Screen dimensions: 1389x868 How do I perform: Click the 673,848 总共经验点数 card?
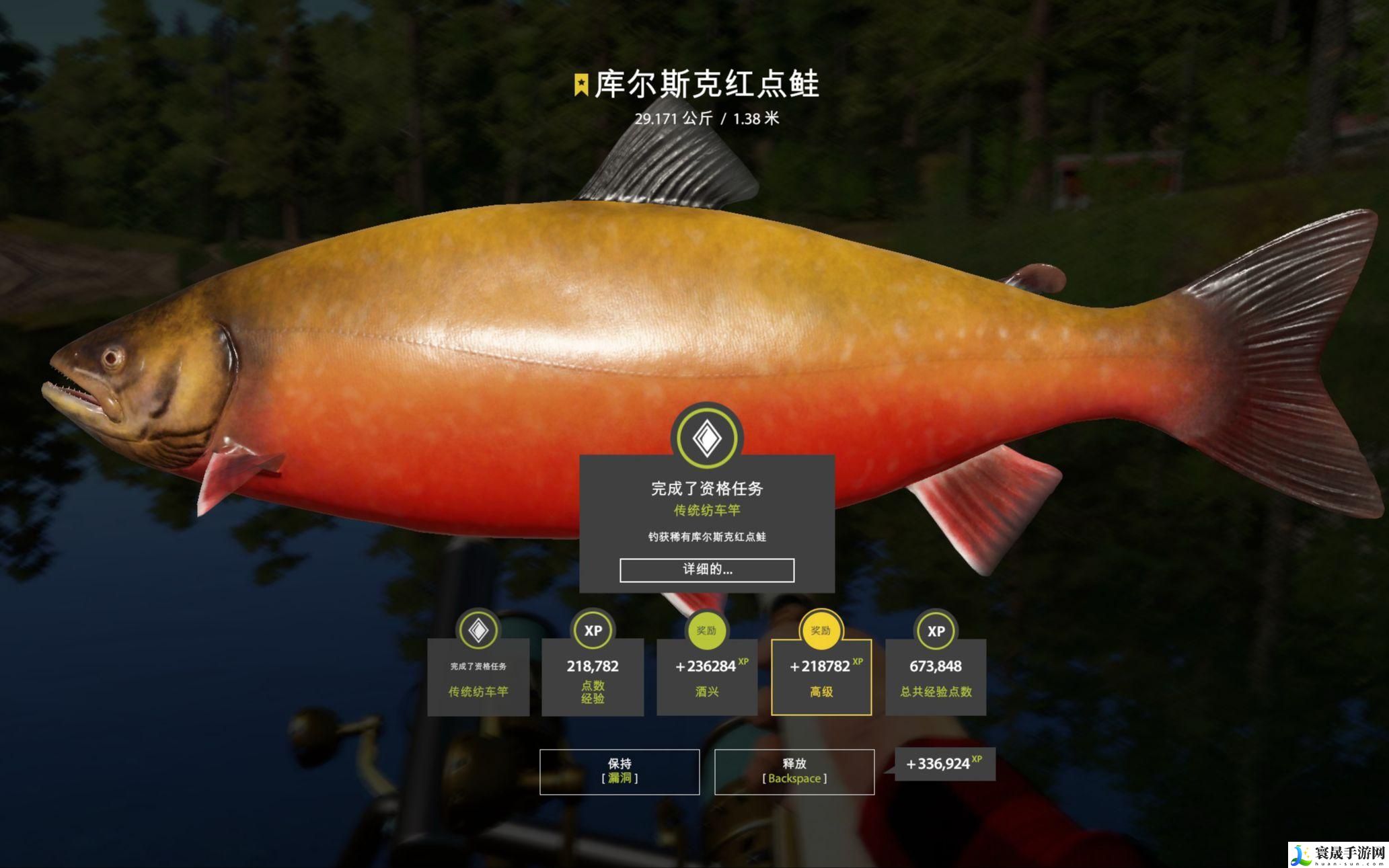[x=936, y=677]
